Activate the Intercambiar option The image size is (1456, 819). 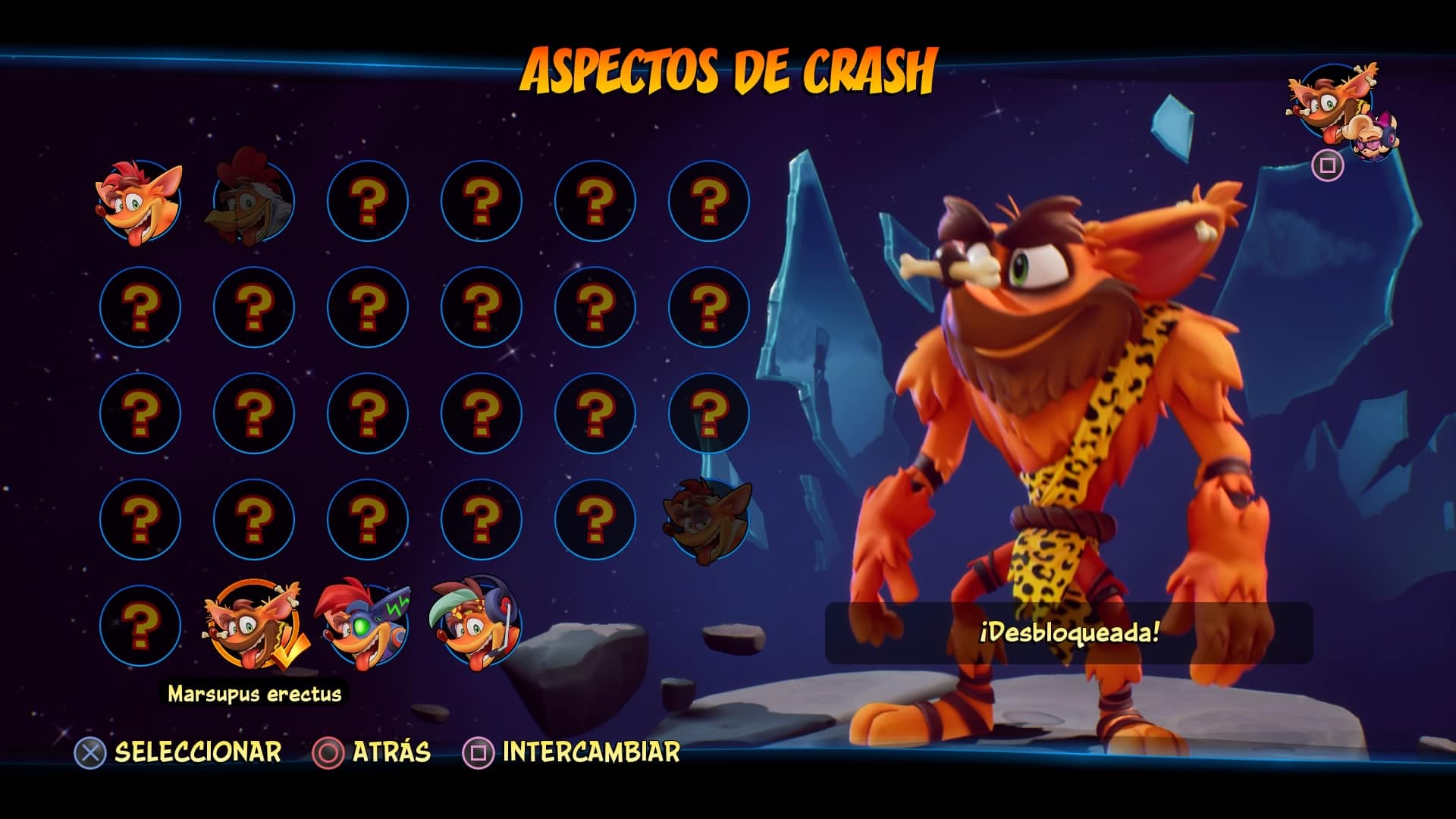pos(572,752)
